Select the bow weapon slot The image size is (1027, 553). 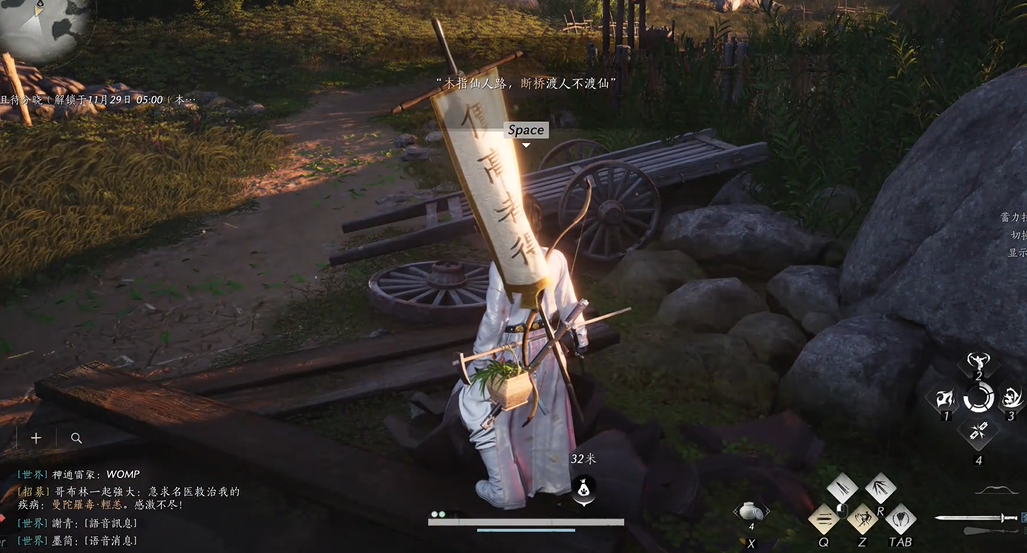click(996, 490)
